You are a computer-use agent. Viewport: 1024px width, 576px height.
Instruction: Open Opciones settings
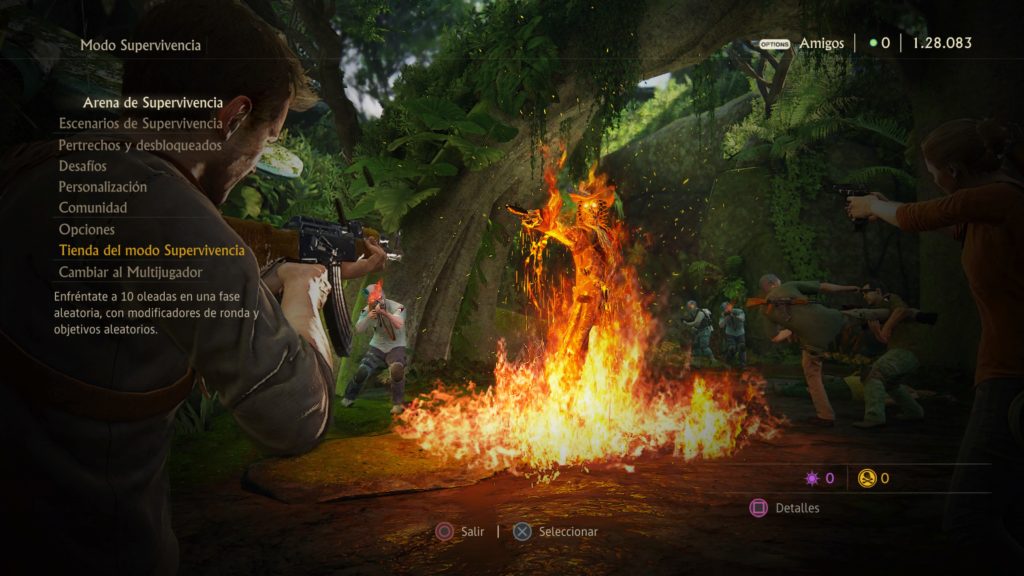(87, 230)
